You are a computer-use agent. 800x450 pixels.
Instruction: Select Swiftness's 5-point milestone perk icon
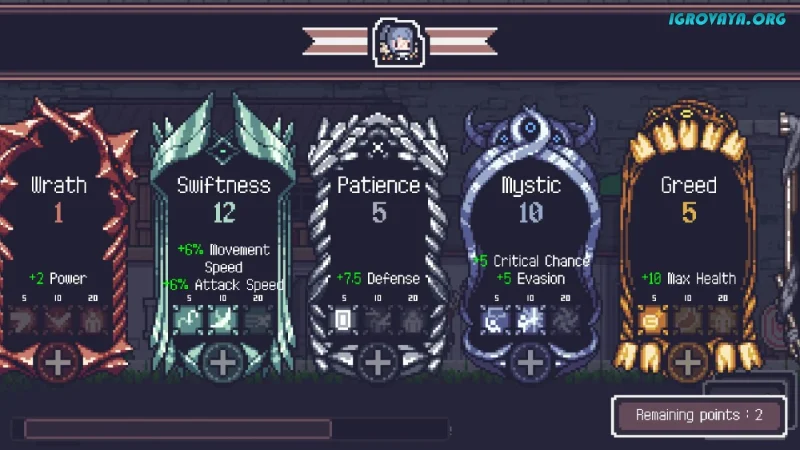[186, 321]
